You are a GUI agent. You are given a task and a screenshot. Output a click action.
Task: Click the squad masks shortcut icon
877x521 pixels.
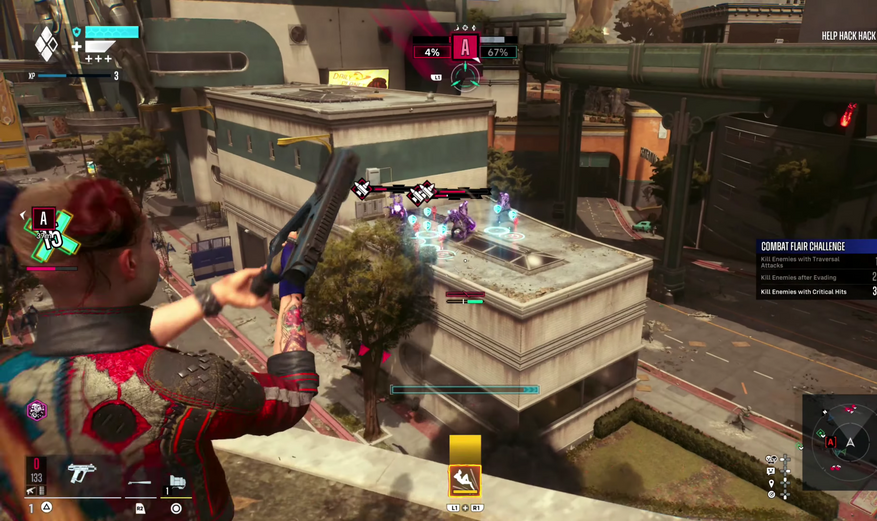coord(771,459)
